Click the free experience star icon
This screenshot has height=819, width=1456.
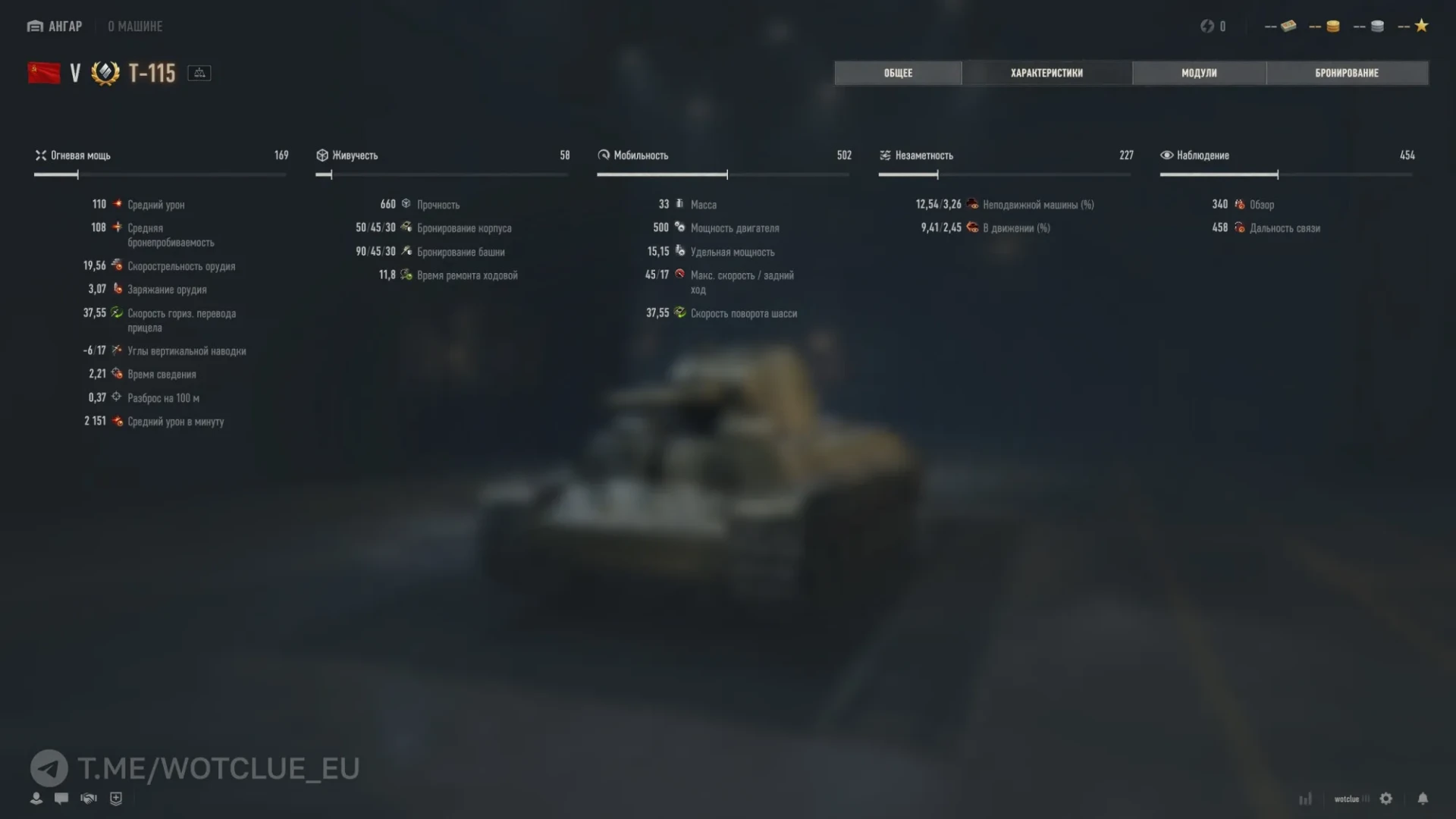[1422, 25]
